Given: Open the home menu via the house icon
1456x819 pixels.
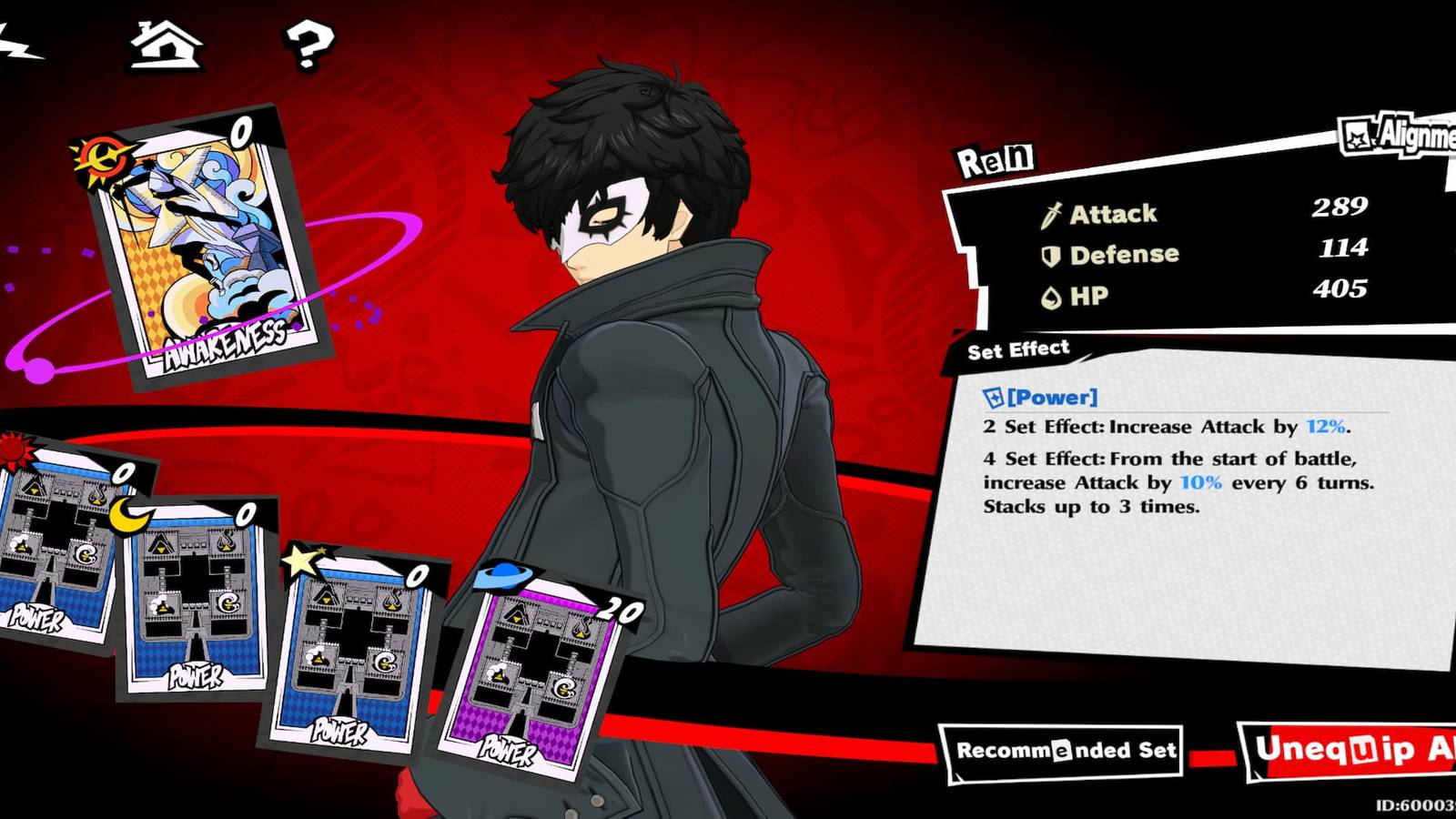Looking at the screenshot, I should tap(166, 45).
